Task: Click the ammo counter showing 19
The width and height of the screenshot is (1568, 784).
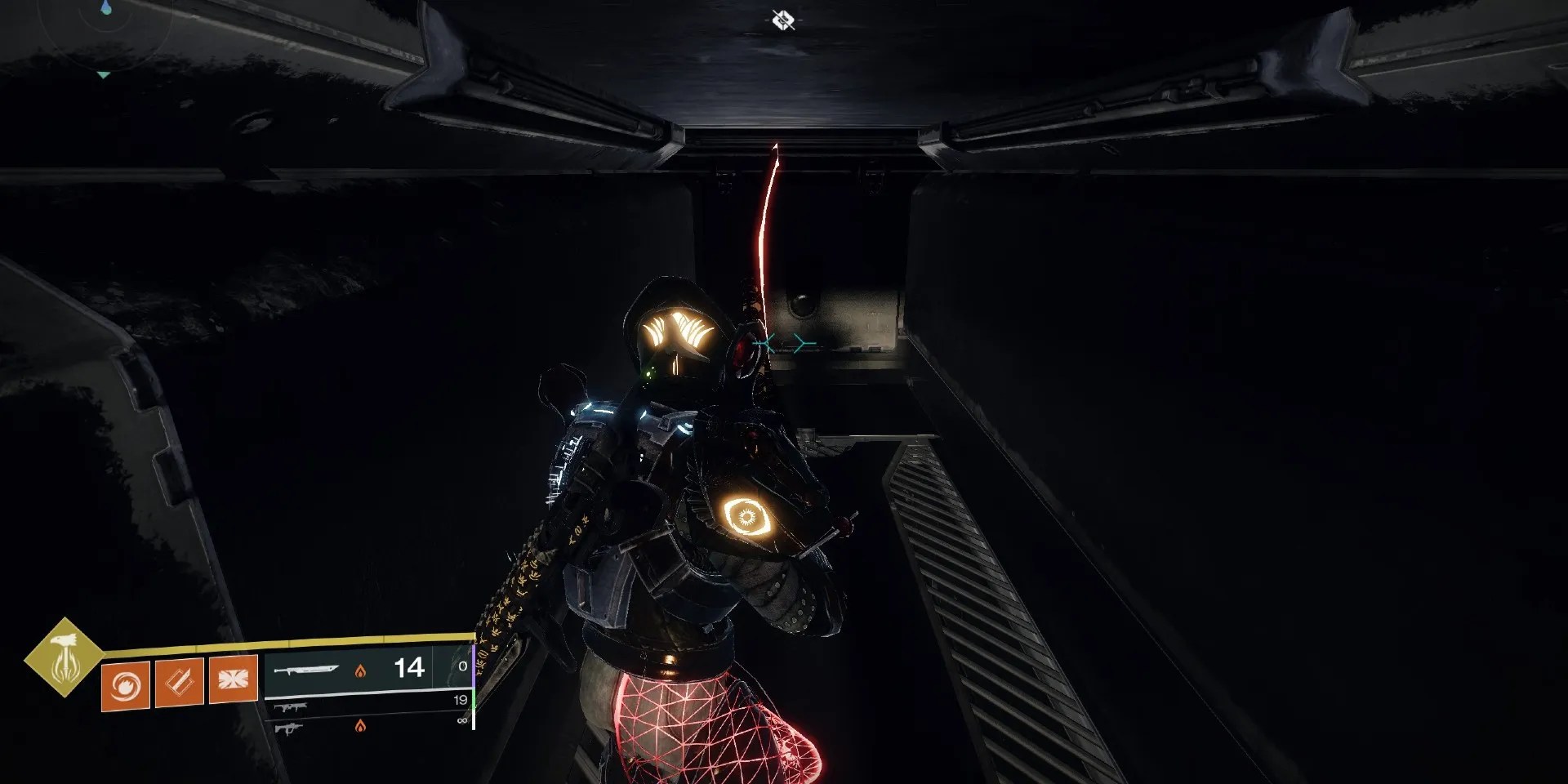Action: [x=461, y=701]
